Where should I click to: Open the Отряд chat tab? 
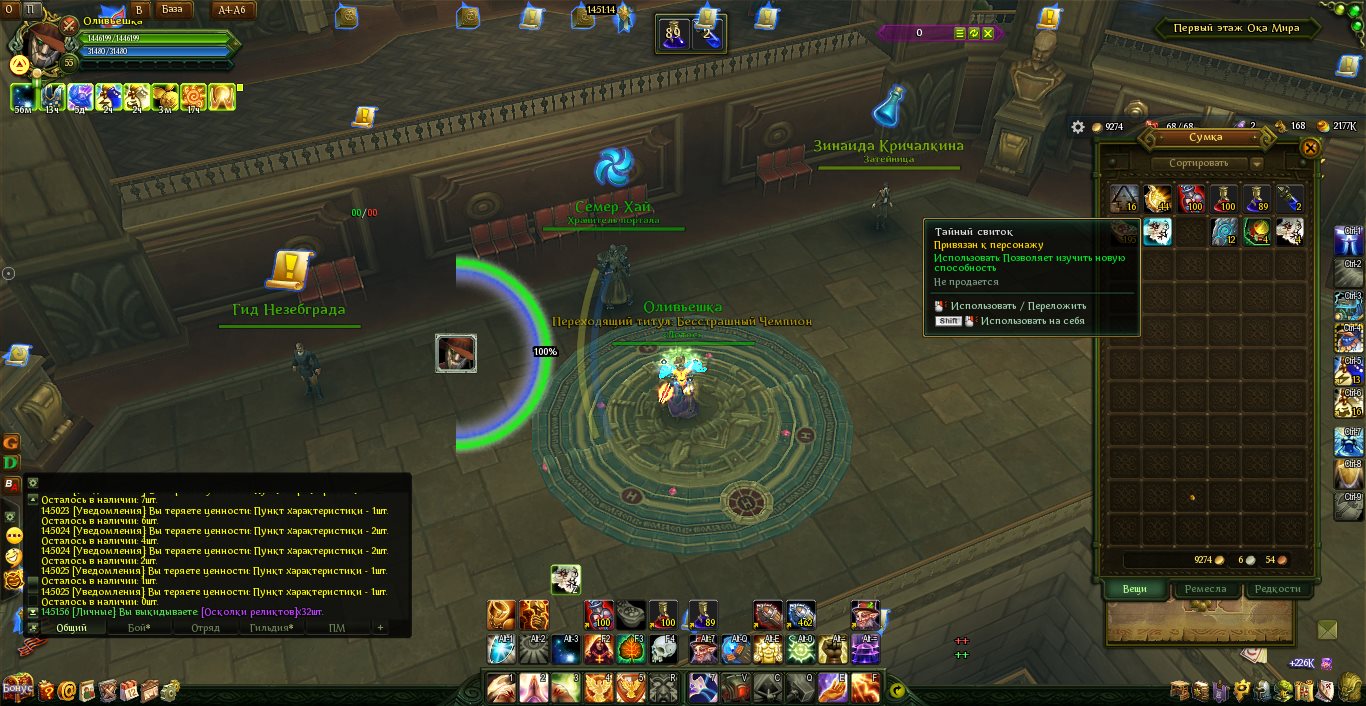coord(205,628)
